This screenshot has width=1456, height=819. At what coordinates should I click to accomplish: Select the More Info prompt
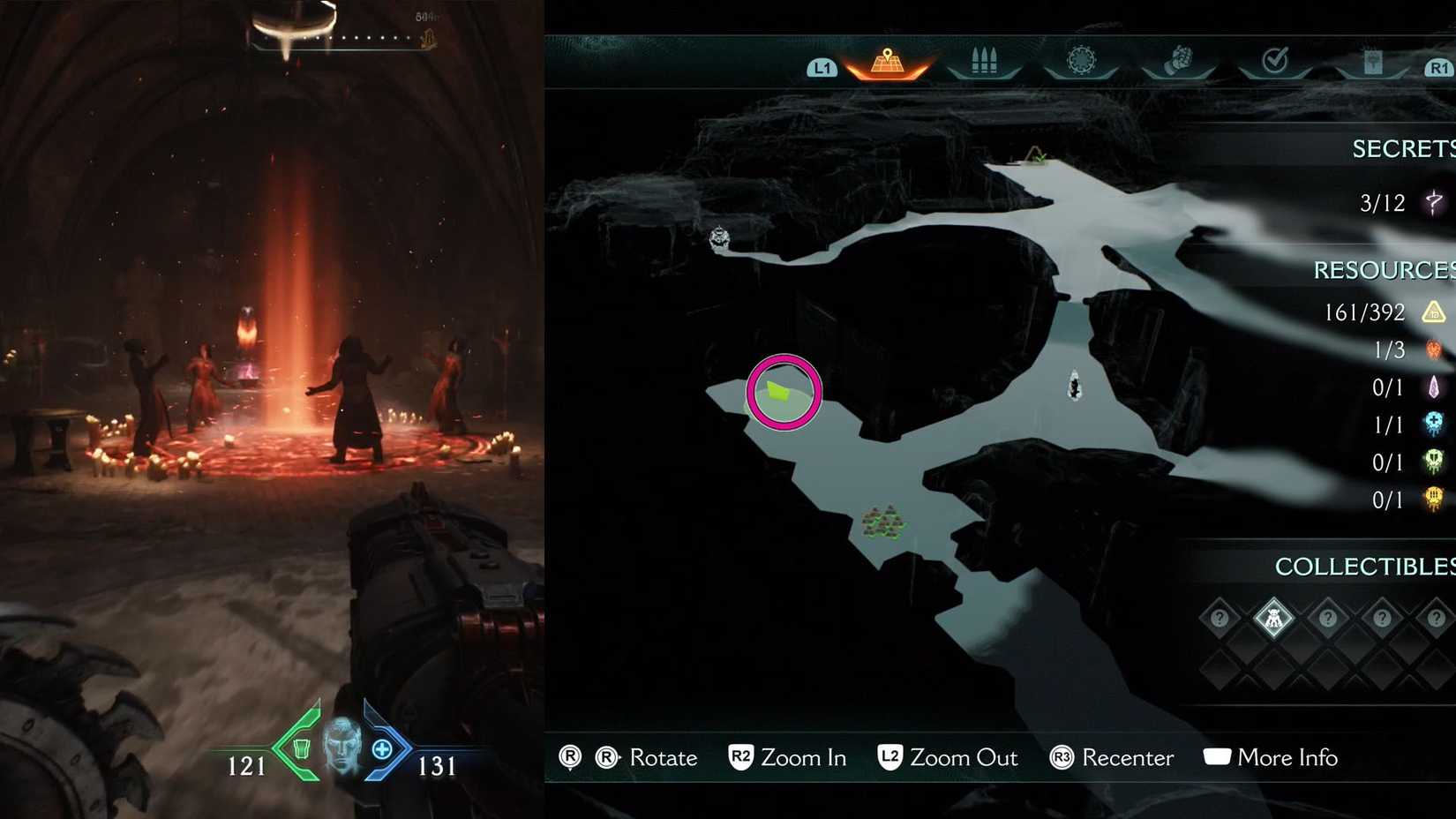pyautogui.click(x=1287, y=757)
